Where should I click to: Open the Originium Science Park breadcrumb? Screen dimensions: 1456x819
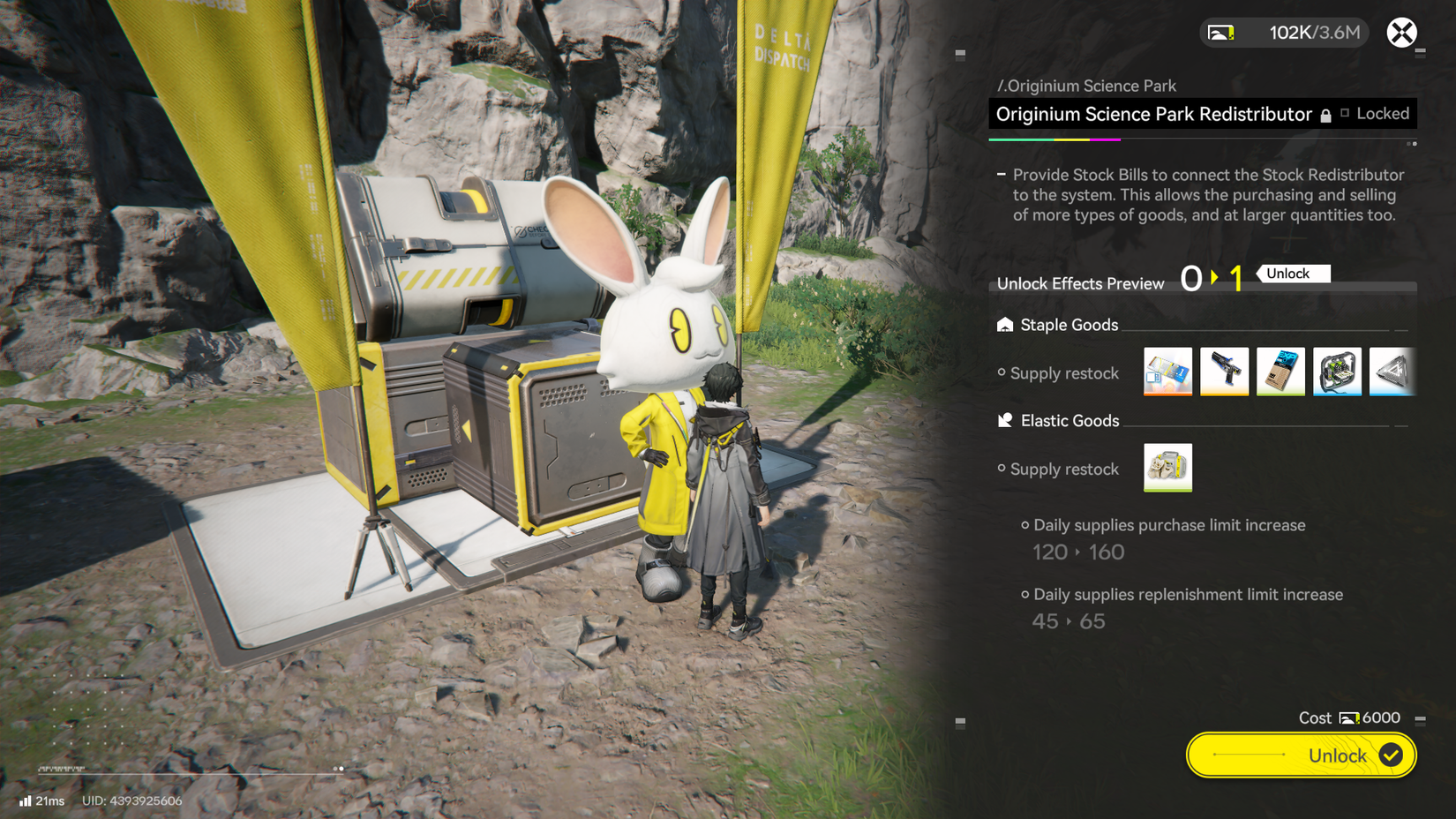click(x=1087, y=86)
